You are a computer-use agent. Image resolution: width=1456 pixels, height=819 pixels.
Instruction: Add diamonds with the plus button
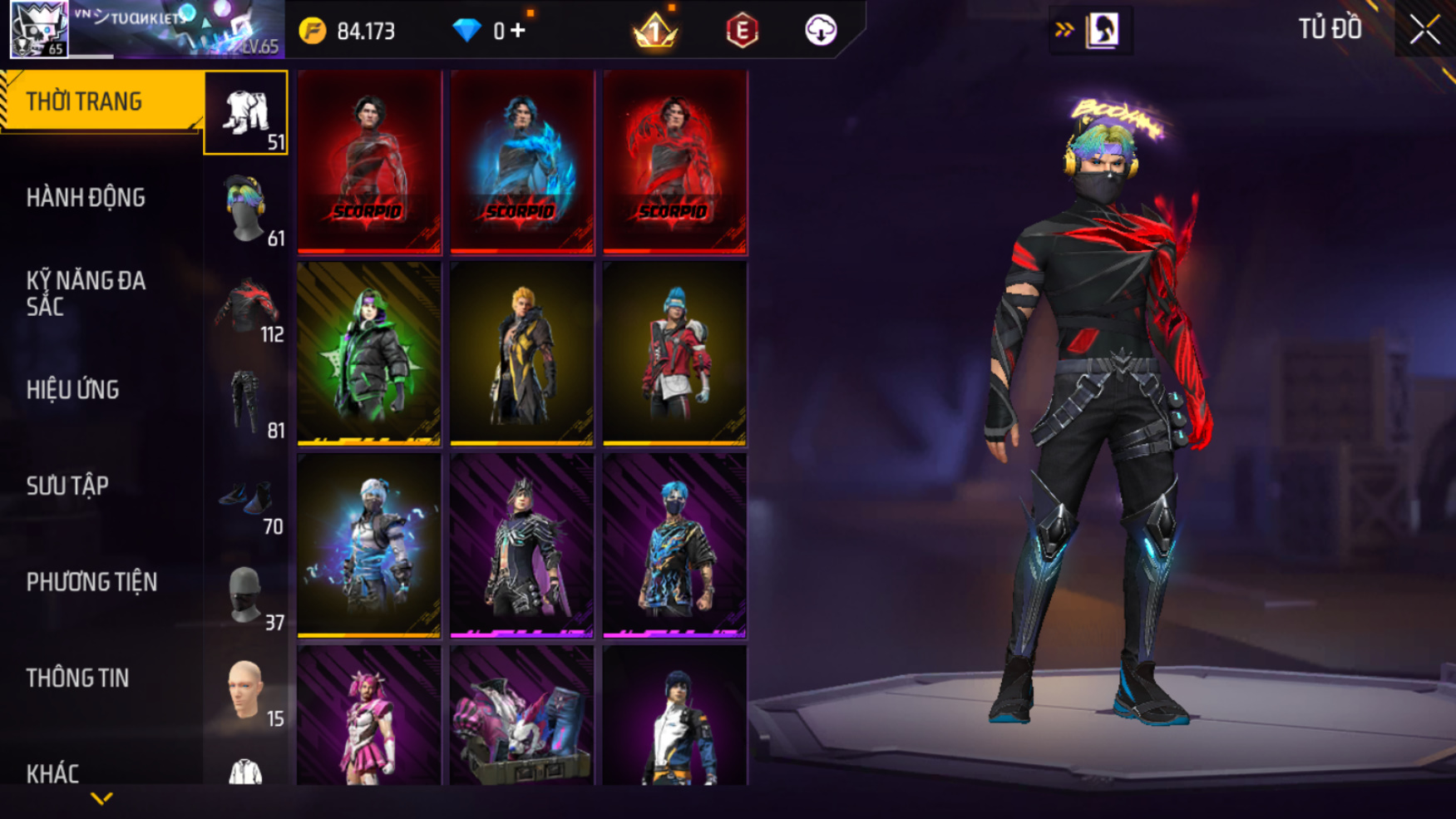point(518,31)
